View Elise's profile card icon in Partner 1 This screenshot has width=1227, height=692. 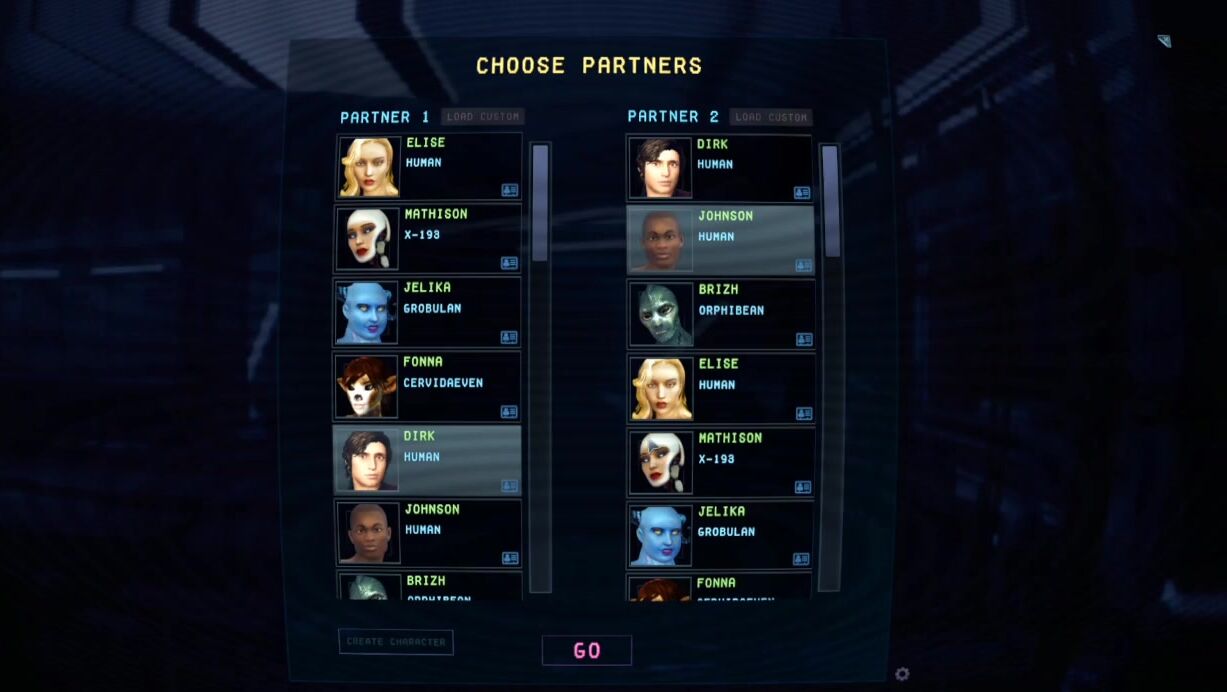coord(509,190)
